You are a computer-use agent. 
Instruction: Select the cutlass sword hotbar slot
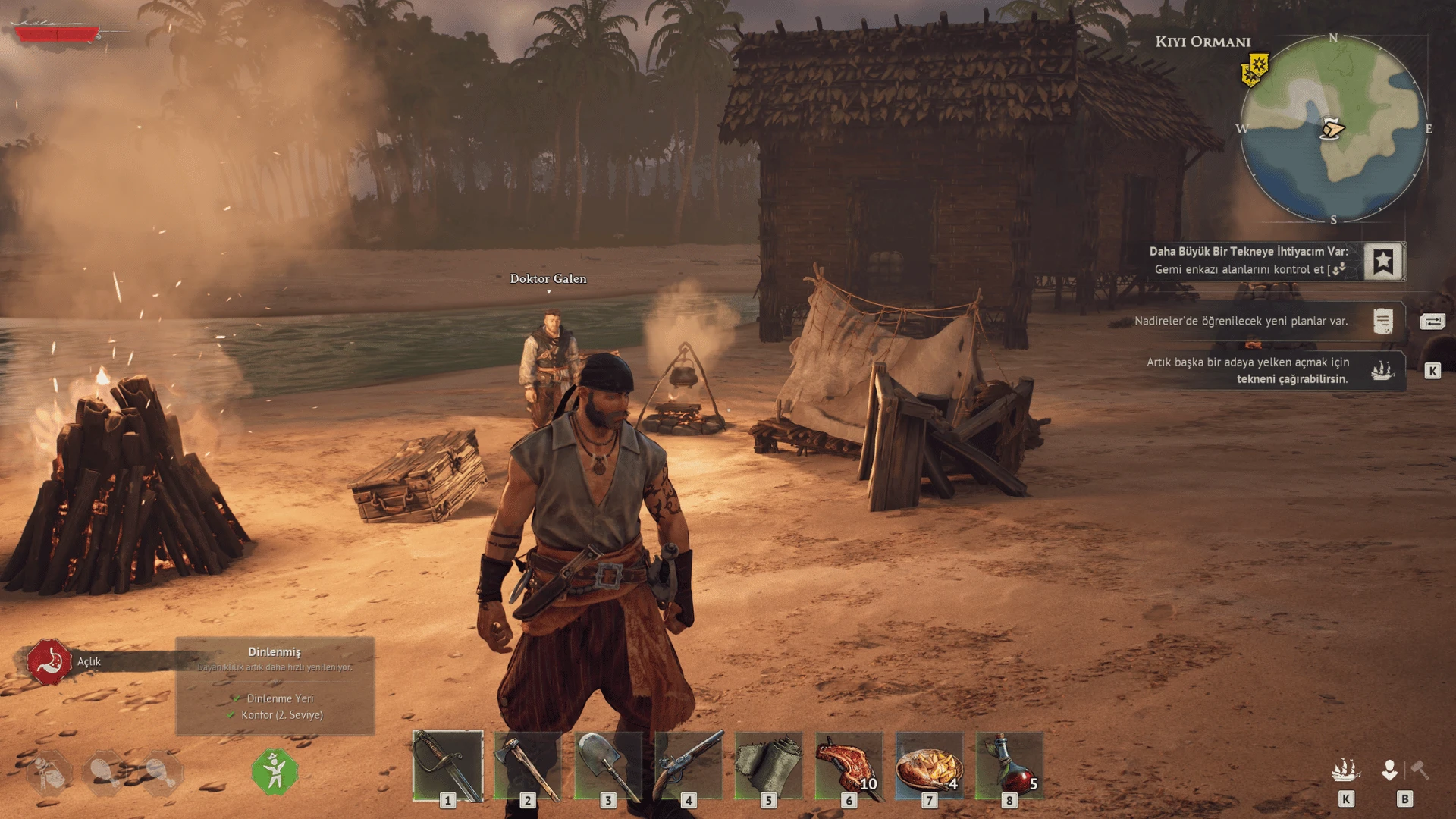coord(447,766)
